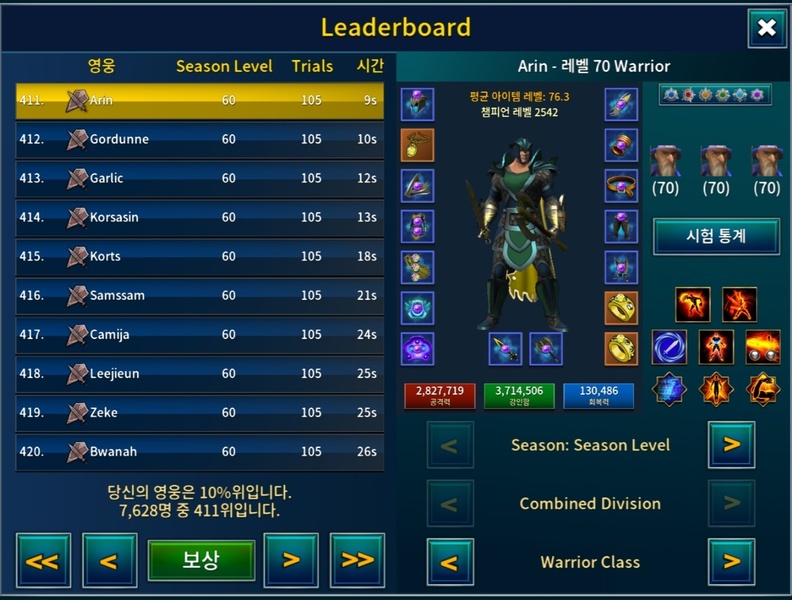
Task: Advance Season Level filter with right arrow
Action: pyautogui.click(x=731, y=445)
